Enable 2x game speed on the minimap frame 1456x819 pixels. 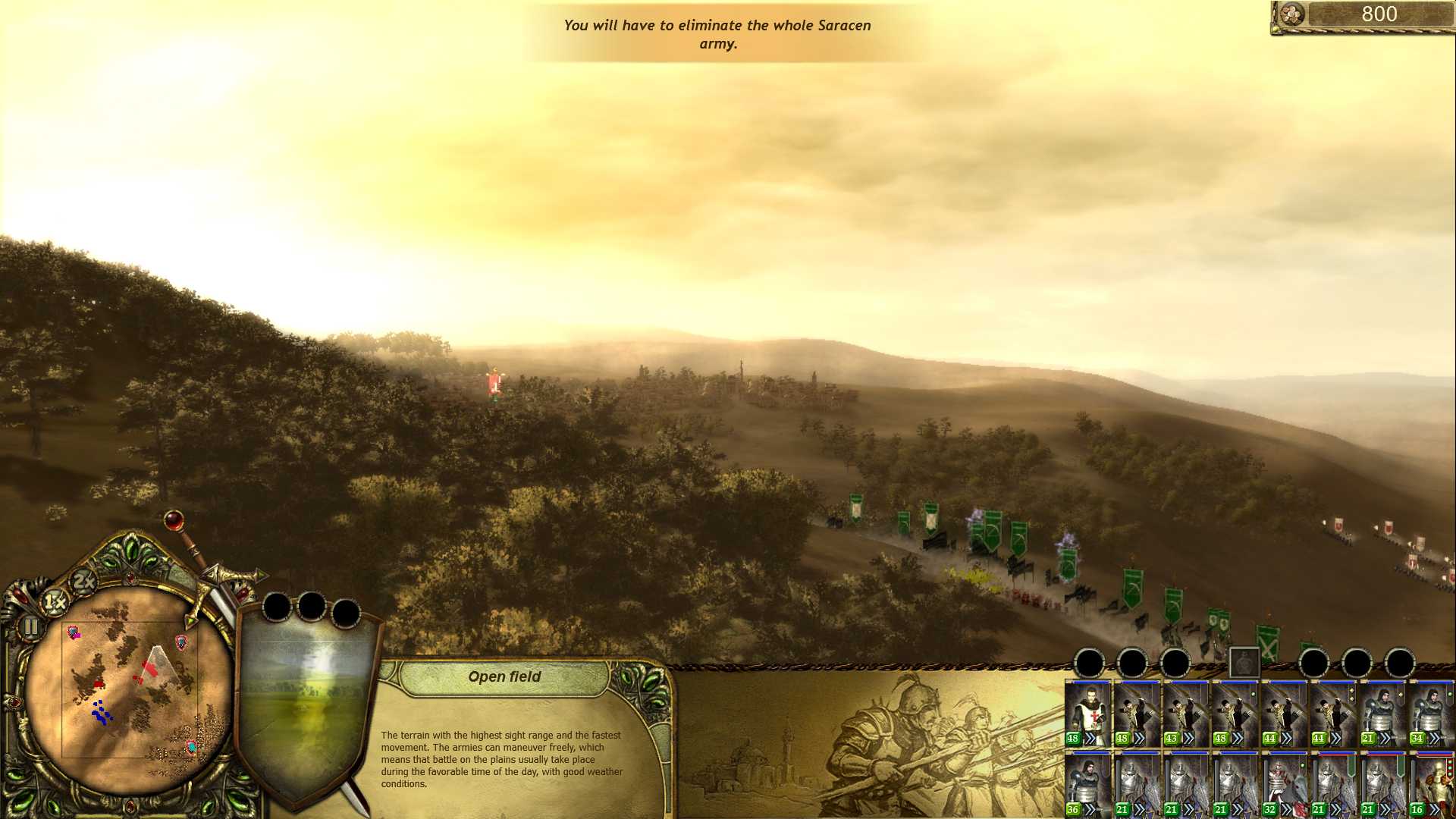coord(83,581)
